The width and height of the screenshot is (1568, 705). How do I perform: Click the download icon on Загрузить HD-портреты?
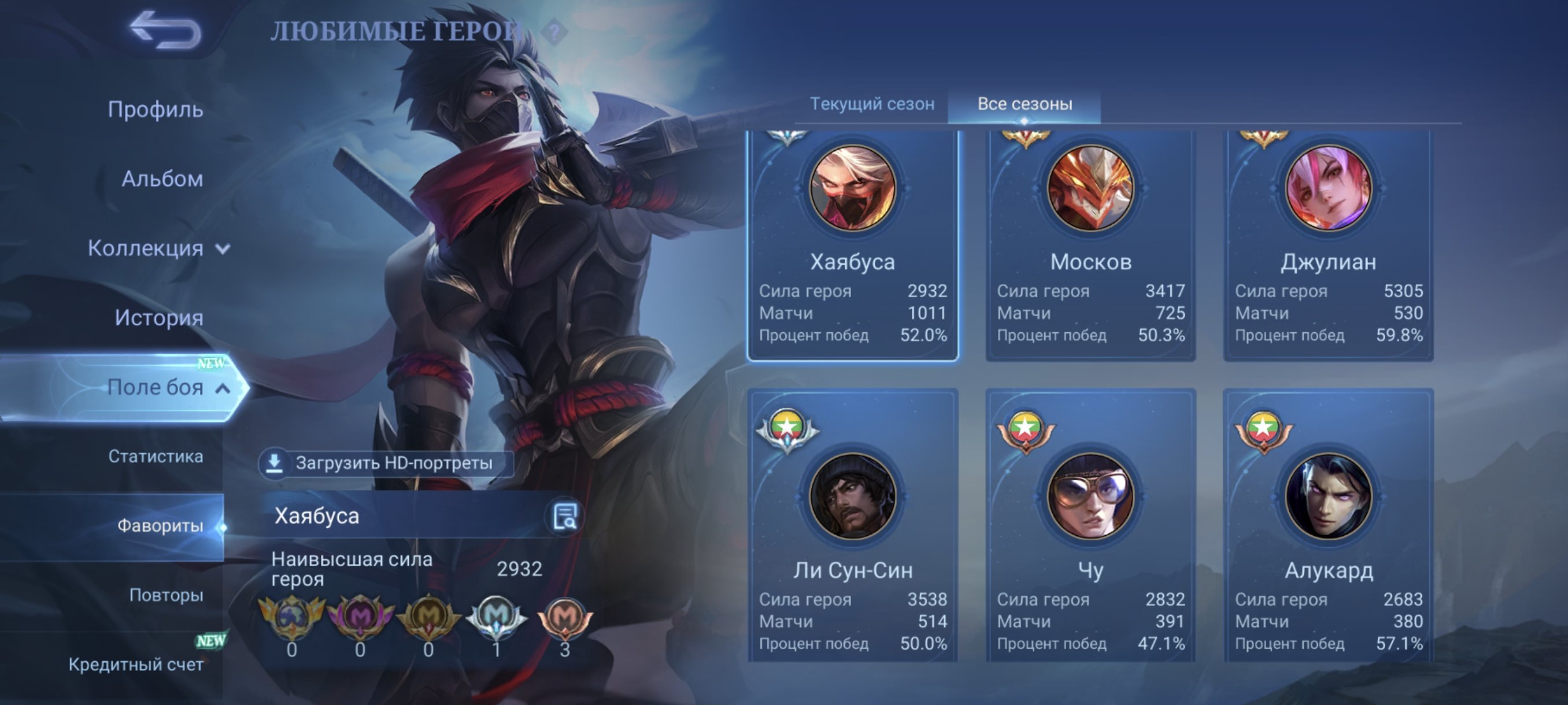274,464
